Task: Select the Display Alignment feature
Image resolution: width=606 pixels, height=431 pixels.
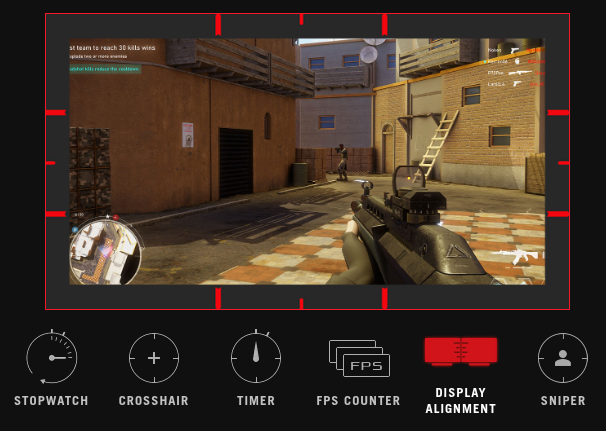Action: coord(460,352)
